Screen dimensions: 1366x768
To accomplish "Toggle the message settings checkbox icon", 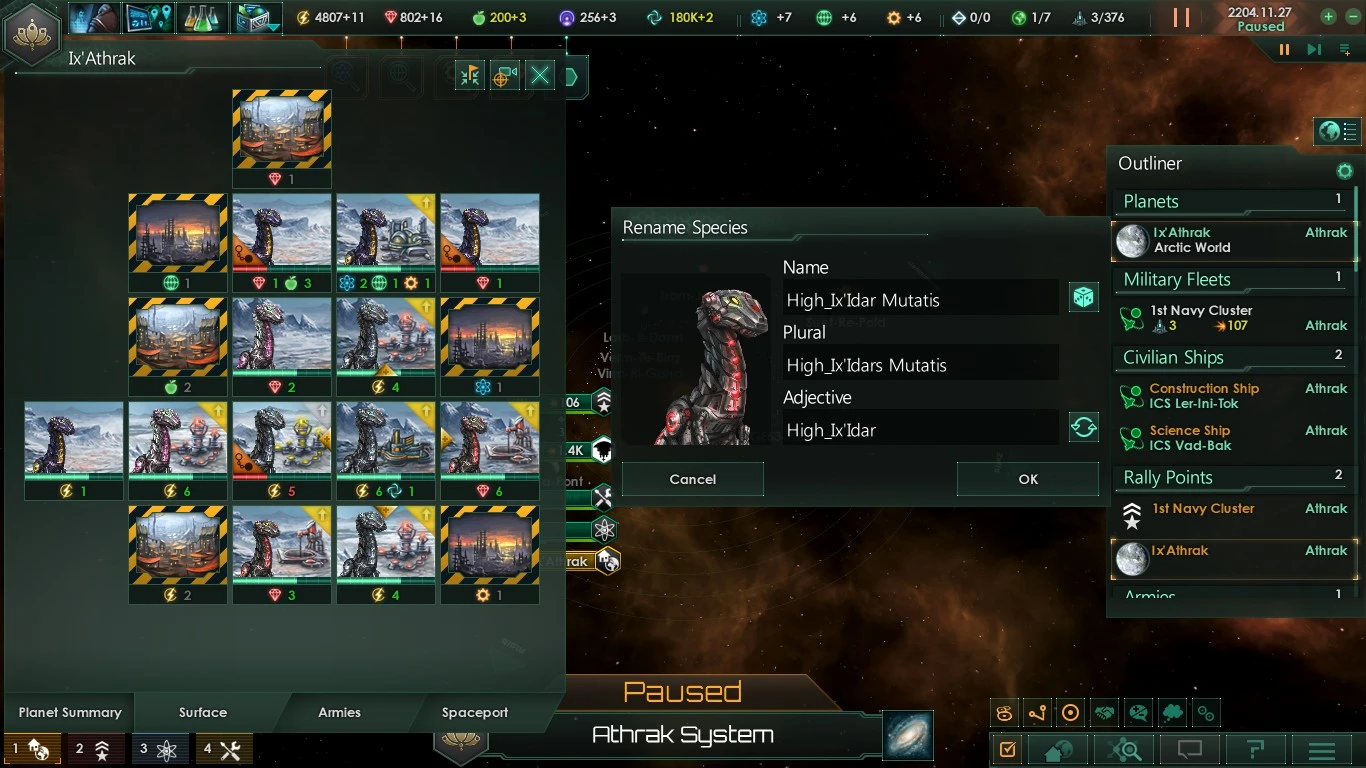I will 1006,749.
